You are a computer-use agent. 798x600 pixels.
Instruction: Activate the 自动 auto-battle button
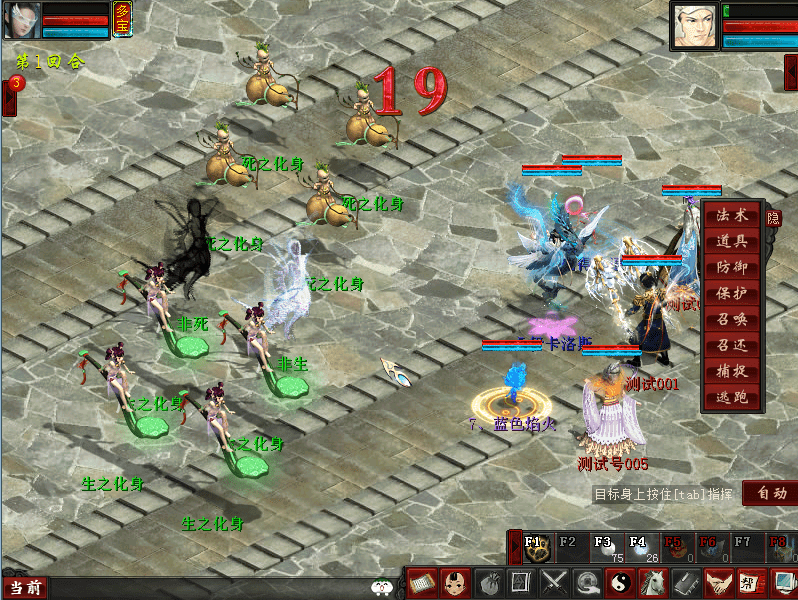pos(771,493)
